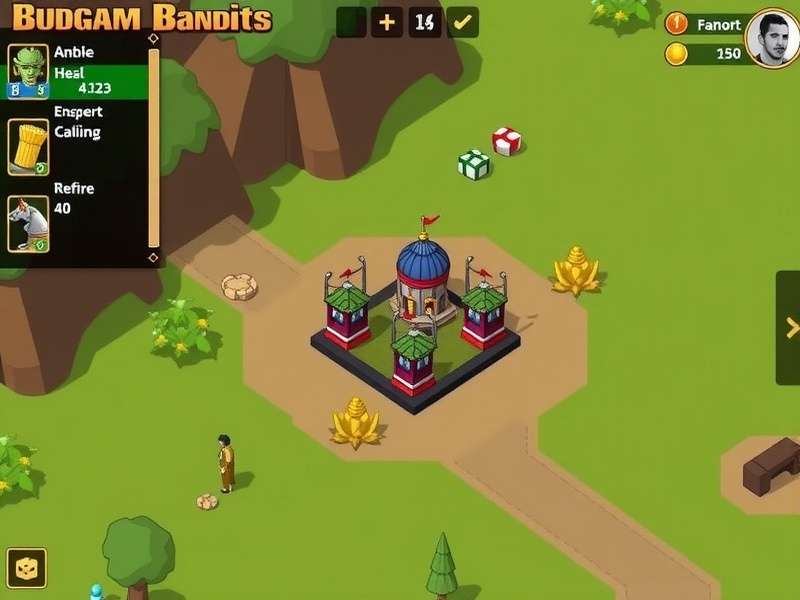The image size is (800, 600).
Task: Open the yellow cube menu button
Action: click(x=27, y=568)
